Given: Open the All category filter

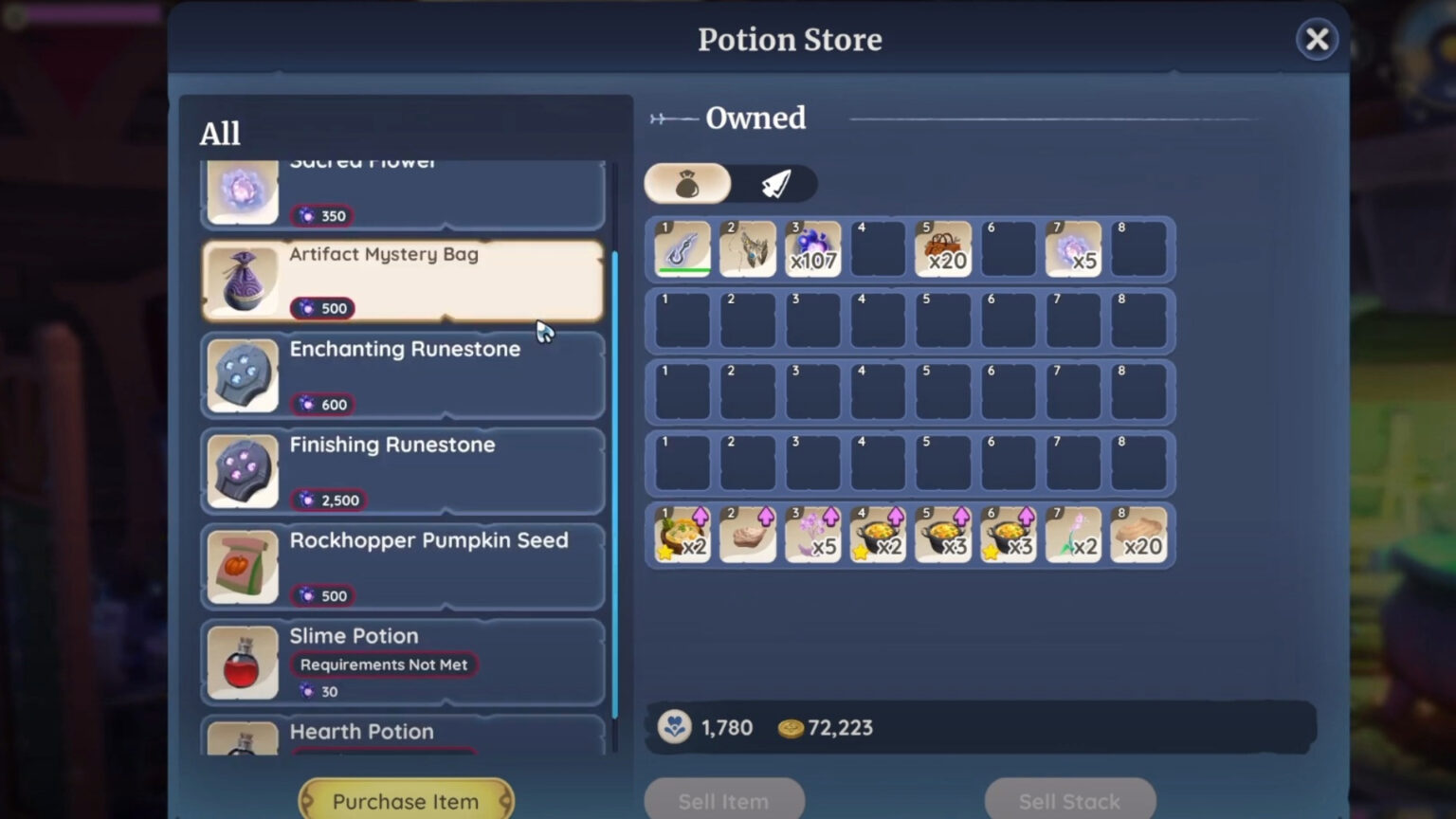Looking at the screenshot, I should tap(219, 133).
